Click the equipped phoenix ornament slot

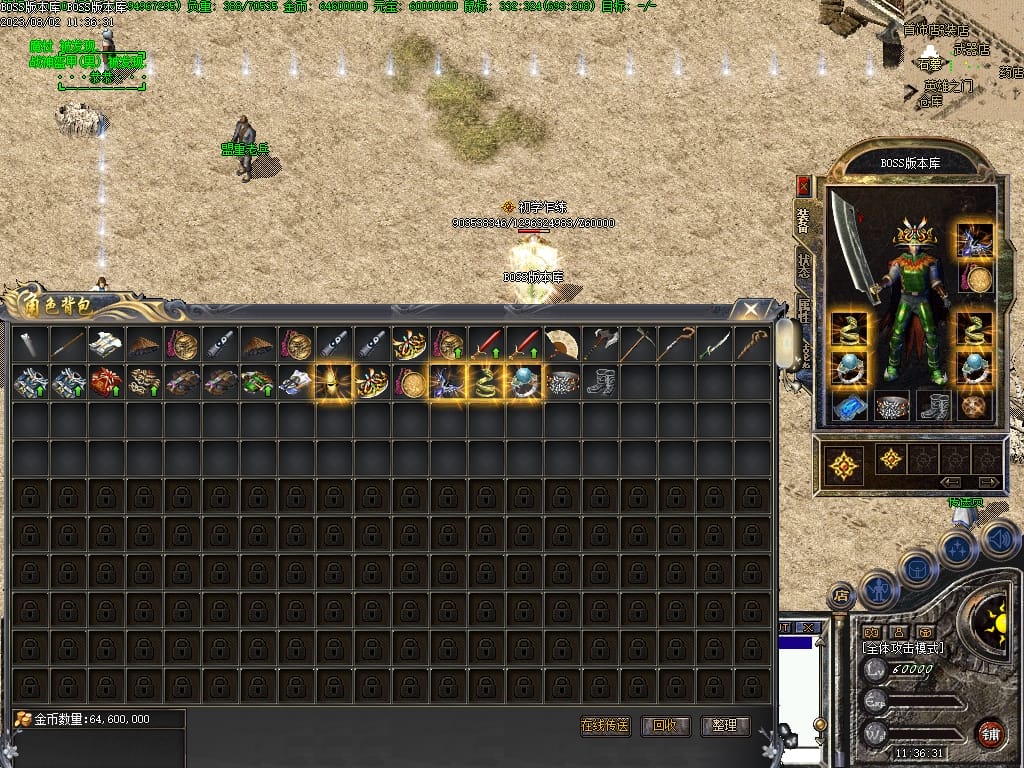pyautogui.click(x=975, y=240)
